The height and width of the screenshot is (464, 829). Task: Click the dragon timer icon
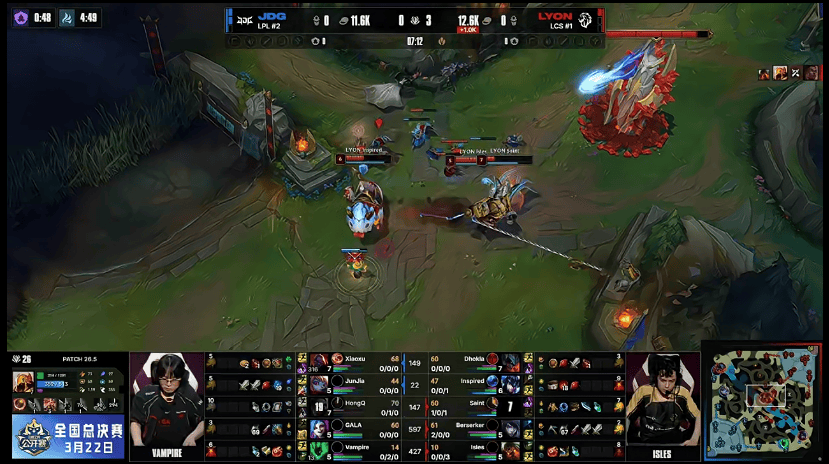tap(67, 17)
